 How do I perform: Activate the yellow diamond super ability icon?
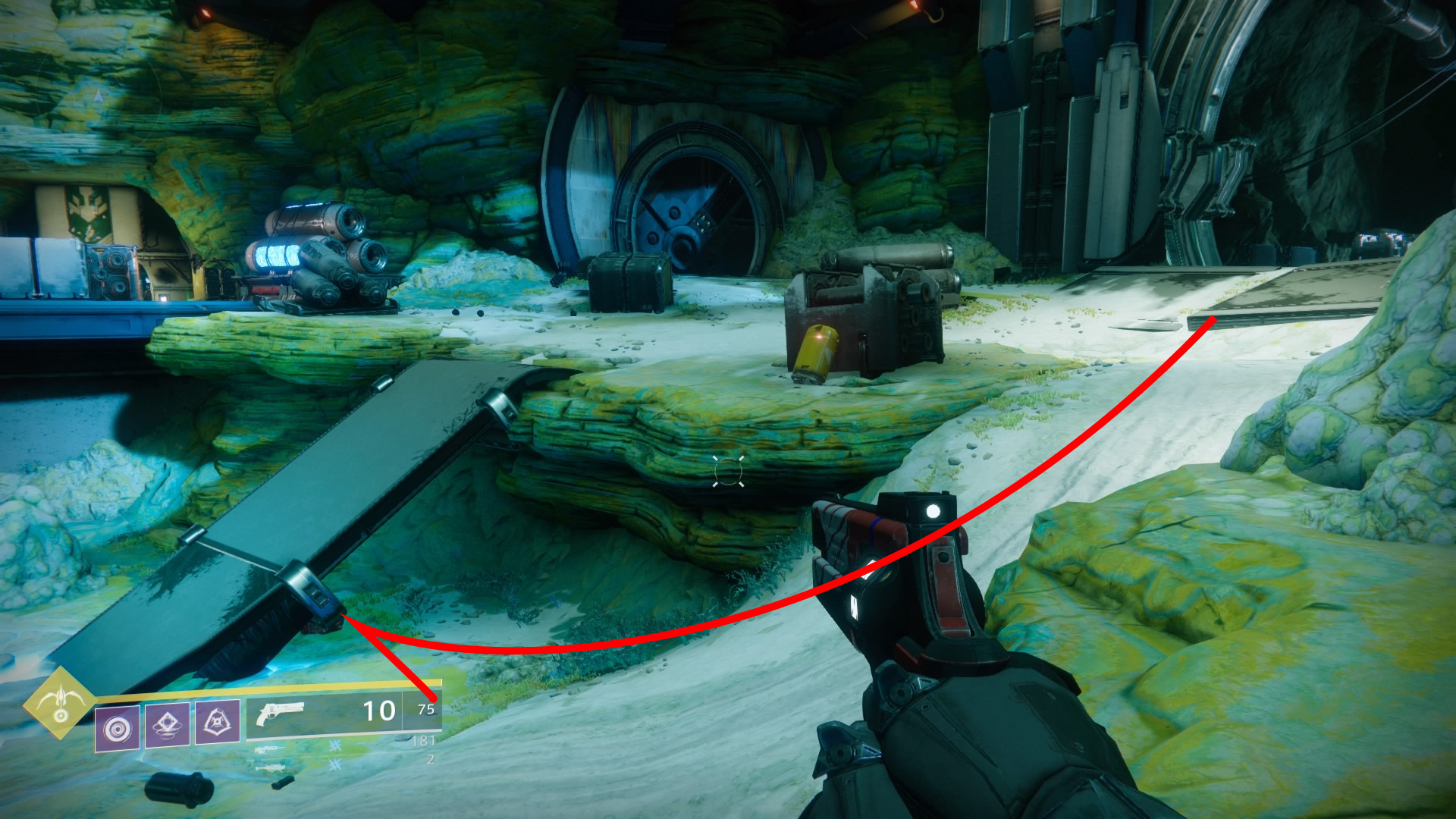coord(59,703)
